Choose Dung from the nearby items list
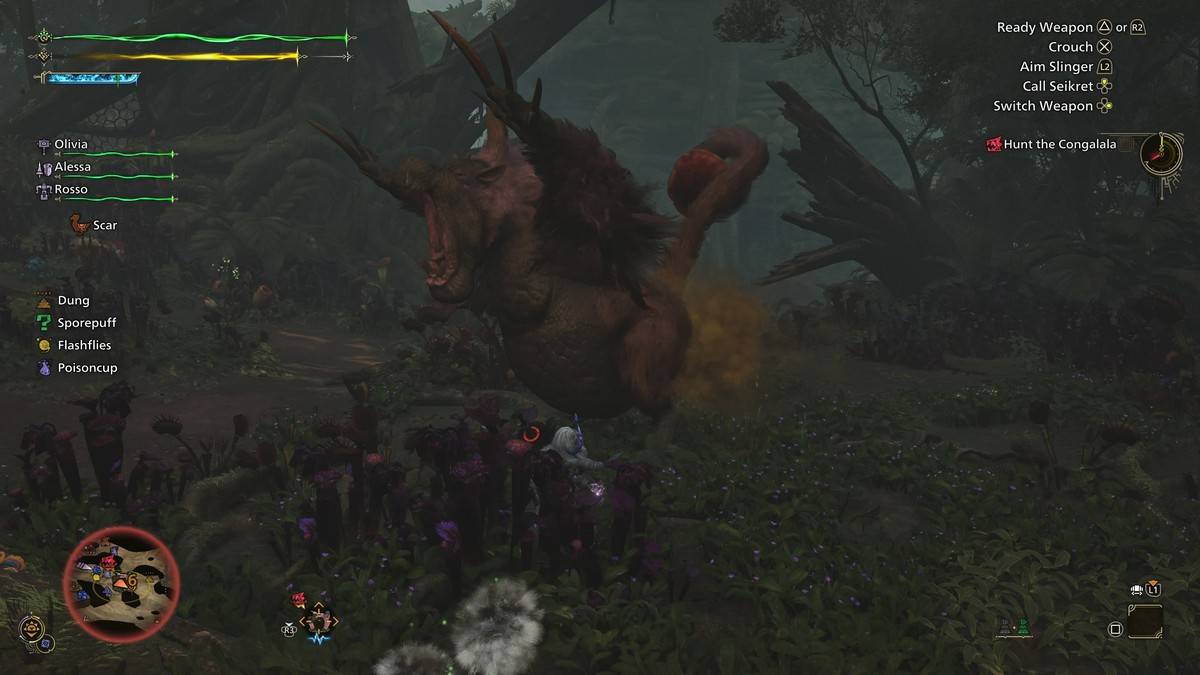This screenshot has width=1200, height=675. 73,300
